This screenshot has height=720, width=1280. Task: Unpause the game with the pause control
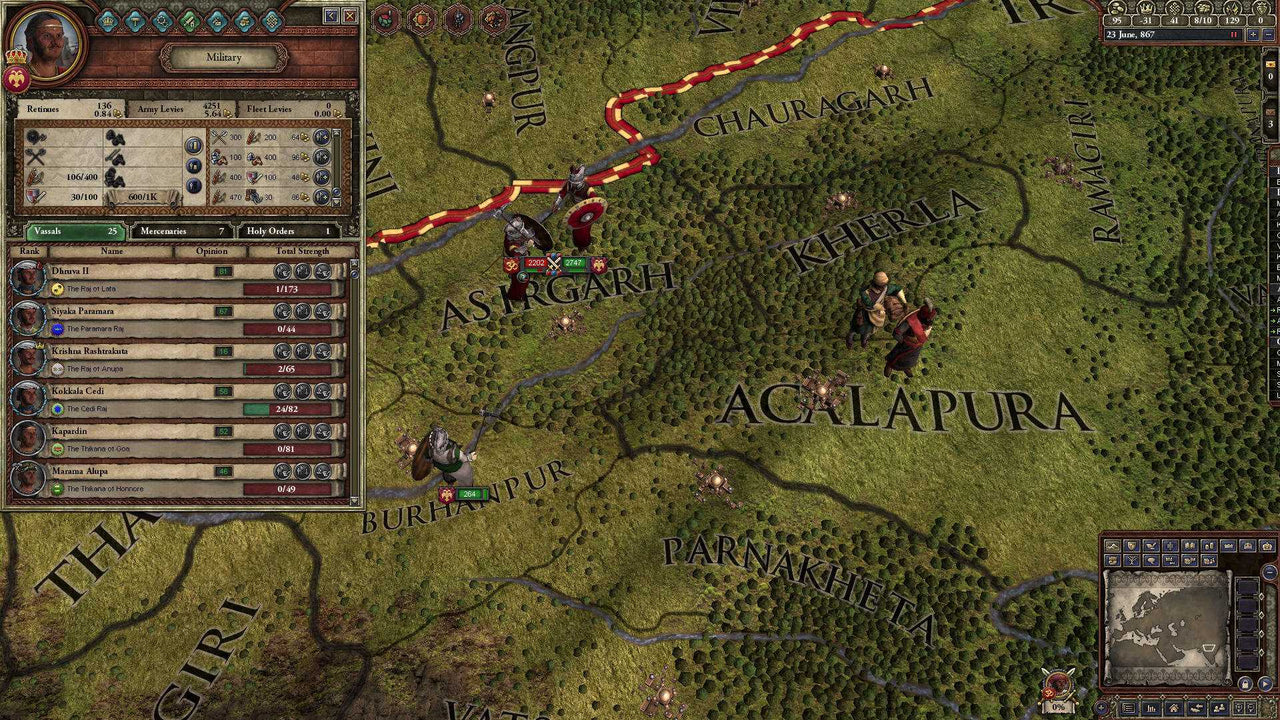pos(1233,35)
